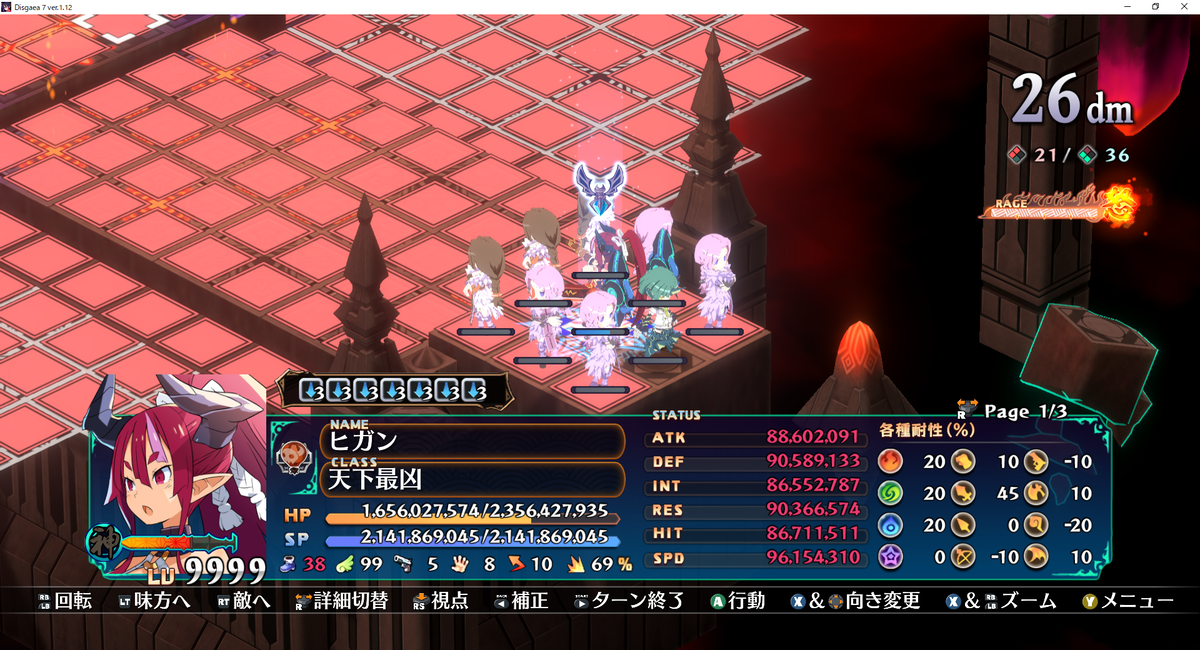
Task: Select the unit under the winged cursor marker
Action: click(x=599, y=243)
